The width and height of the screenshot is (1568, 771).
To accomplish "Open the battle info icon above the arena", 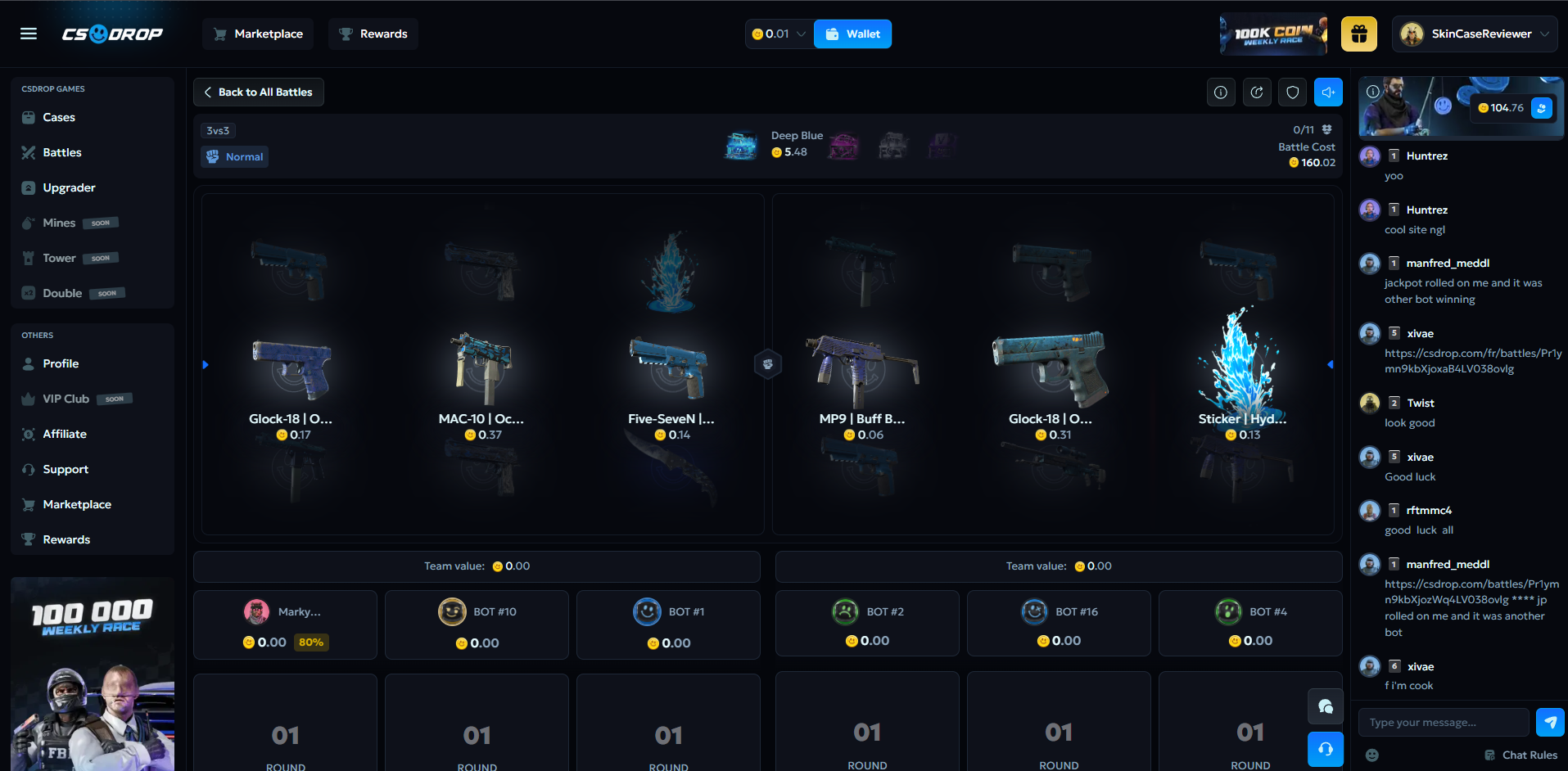I will [1221, 92].
